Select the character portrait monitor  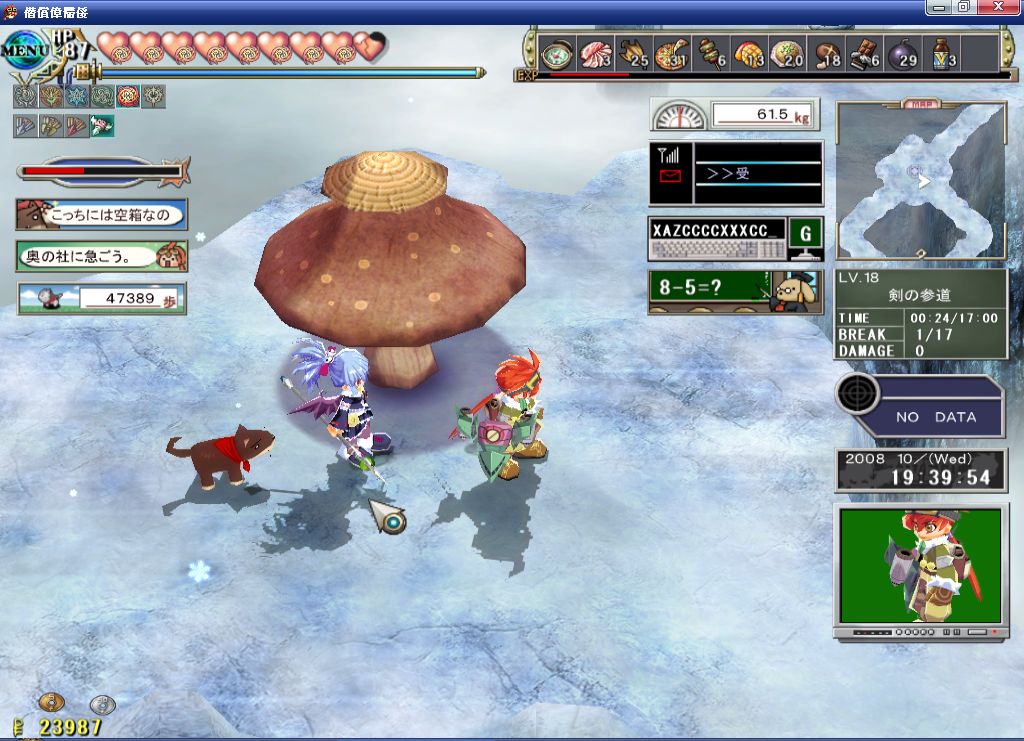click(x=920, y=570)
